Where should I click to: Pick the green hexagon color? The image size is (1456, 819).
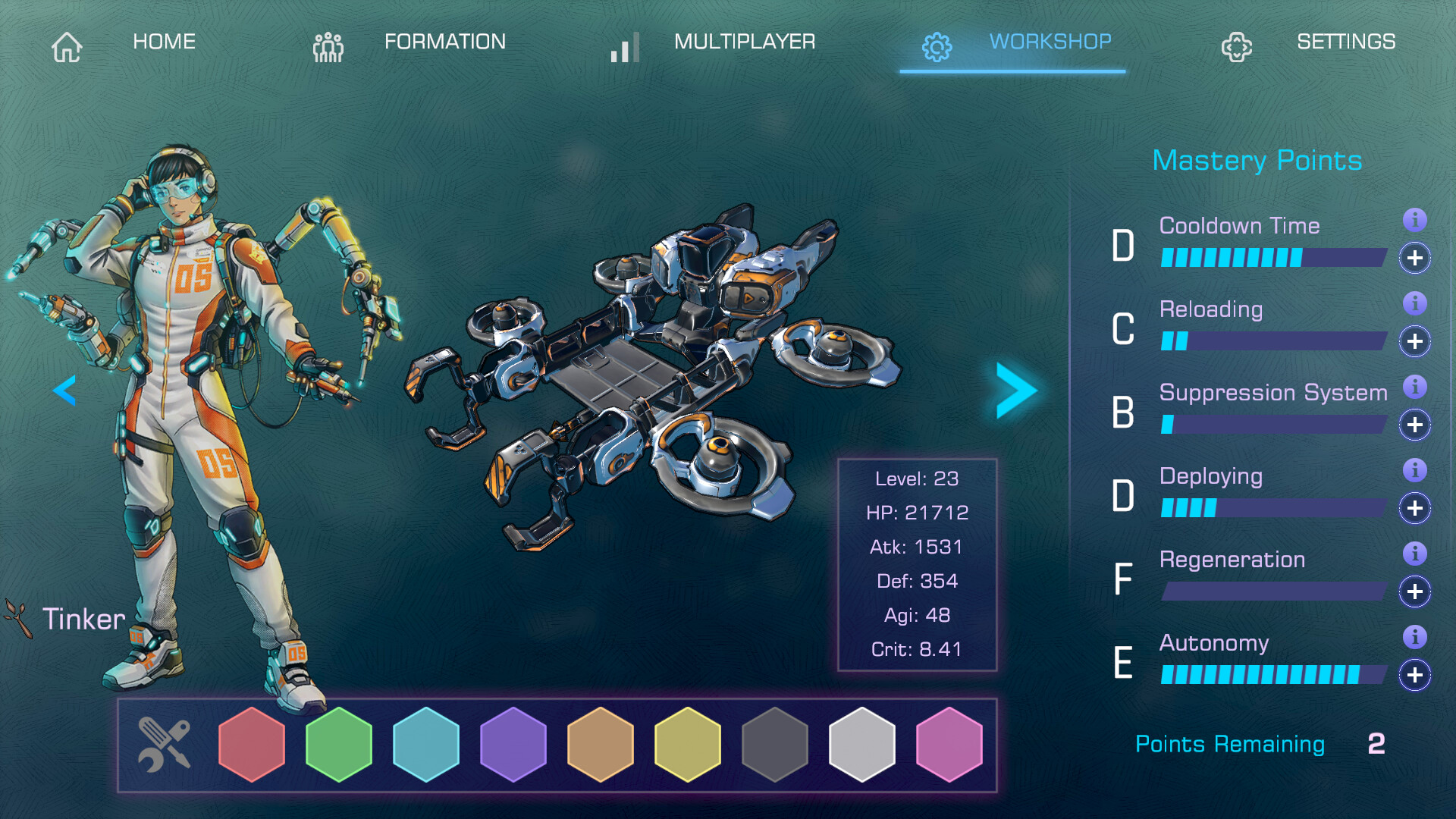(339, 745)
